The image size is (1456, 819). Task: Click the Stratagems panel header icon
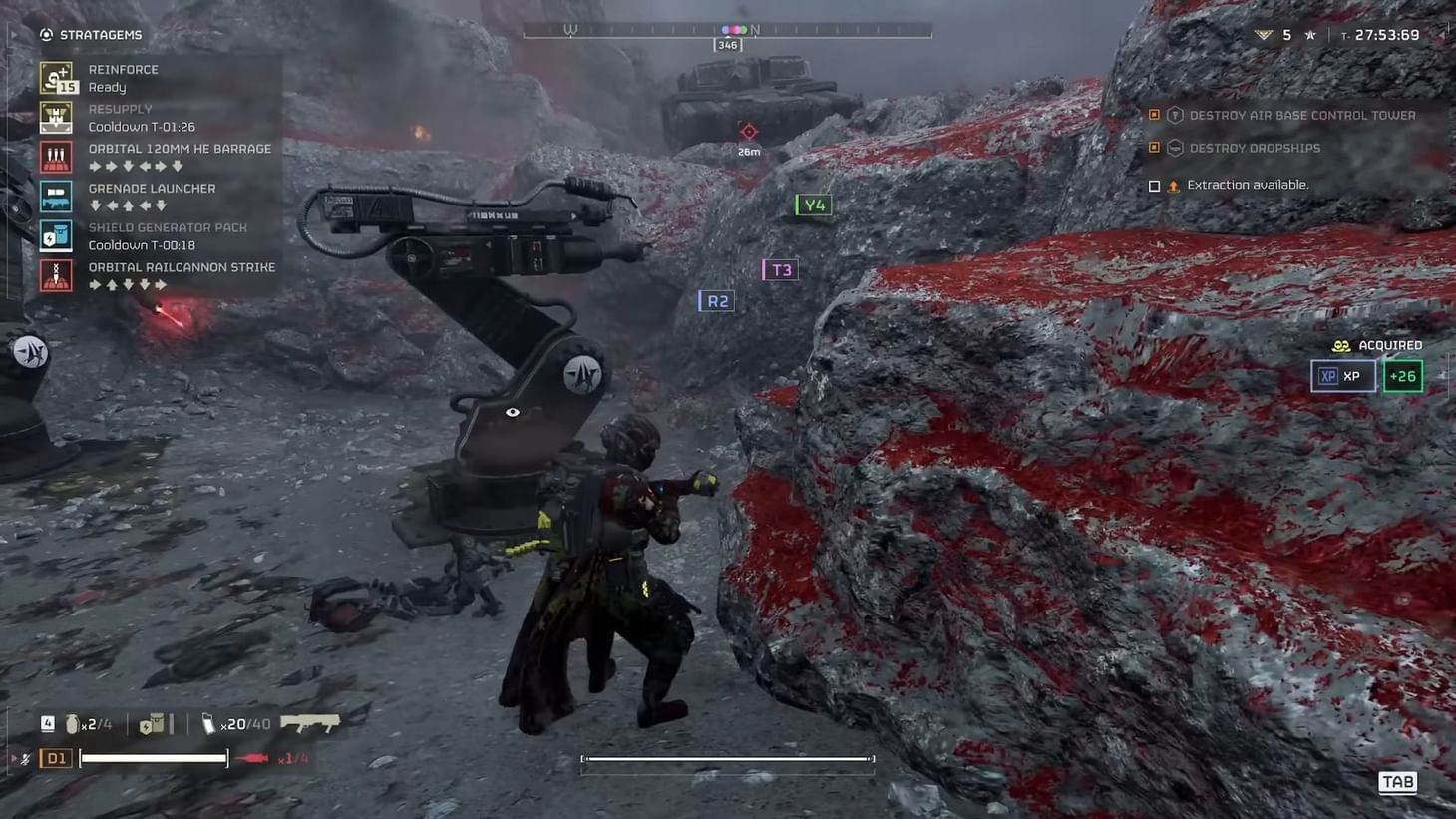[44, 34]
